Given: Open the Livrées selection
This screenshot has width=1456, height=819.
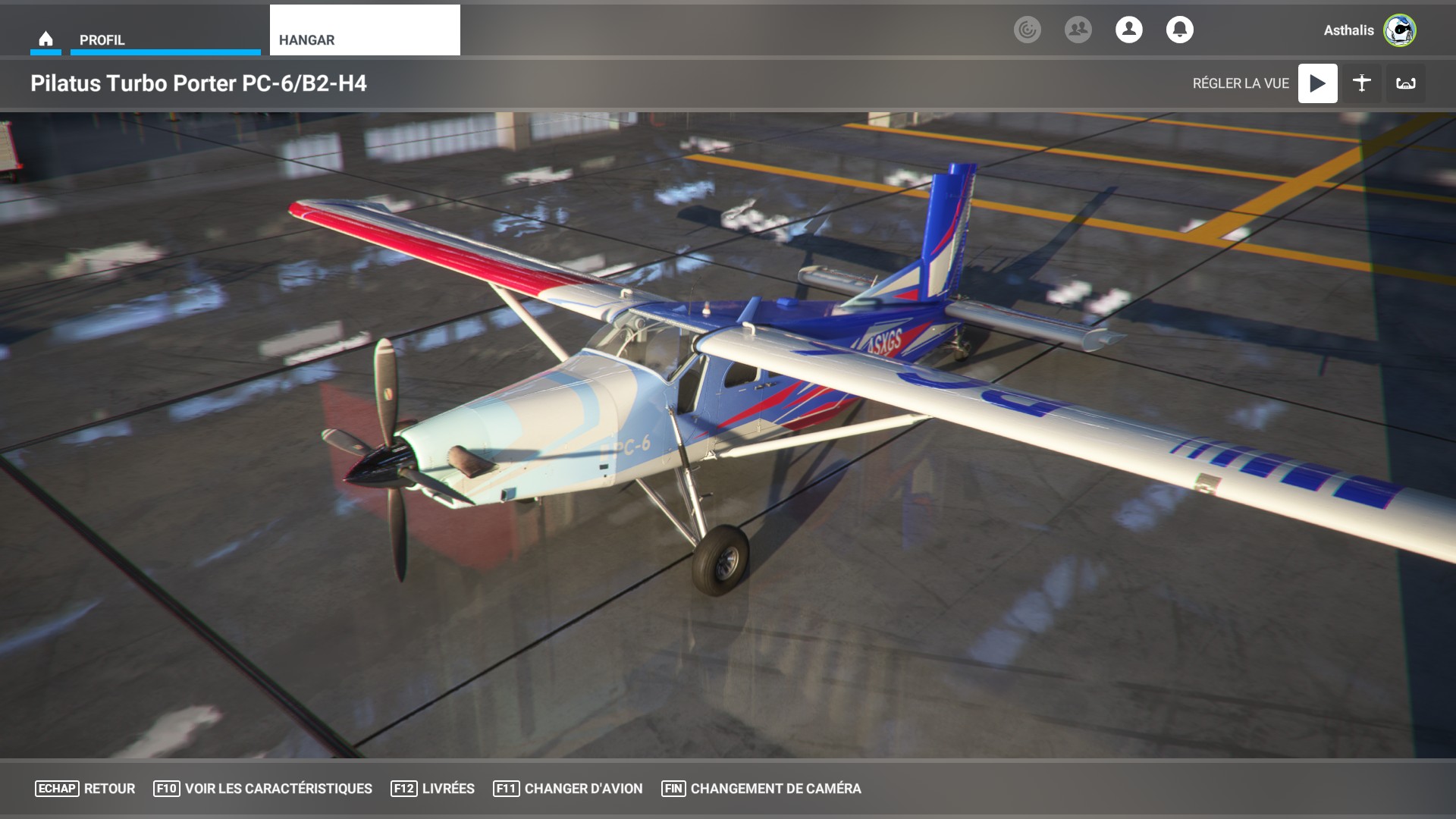Looking at the screenshot, I should 432,789.
